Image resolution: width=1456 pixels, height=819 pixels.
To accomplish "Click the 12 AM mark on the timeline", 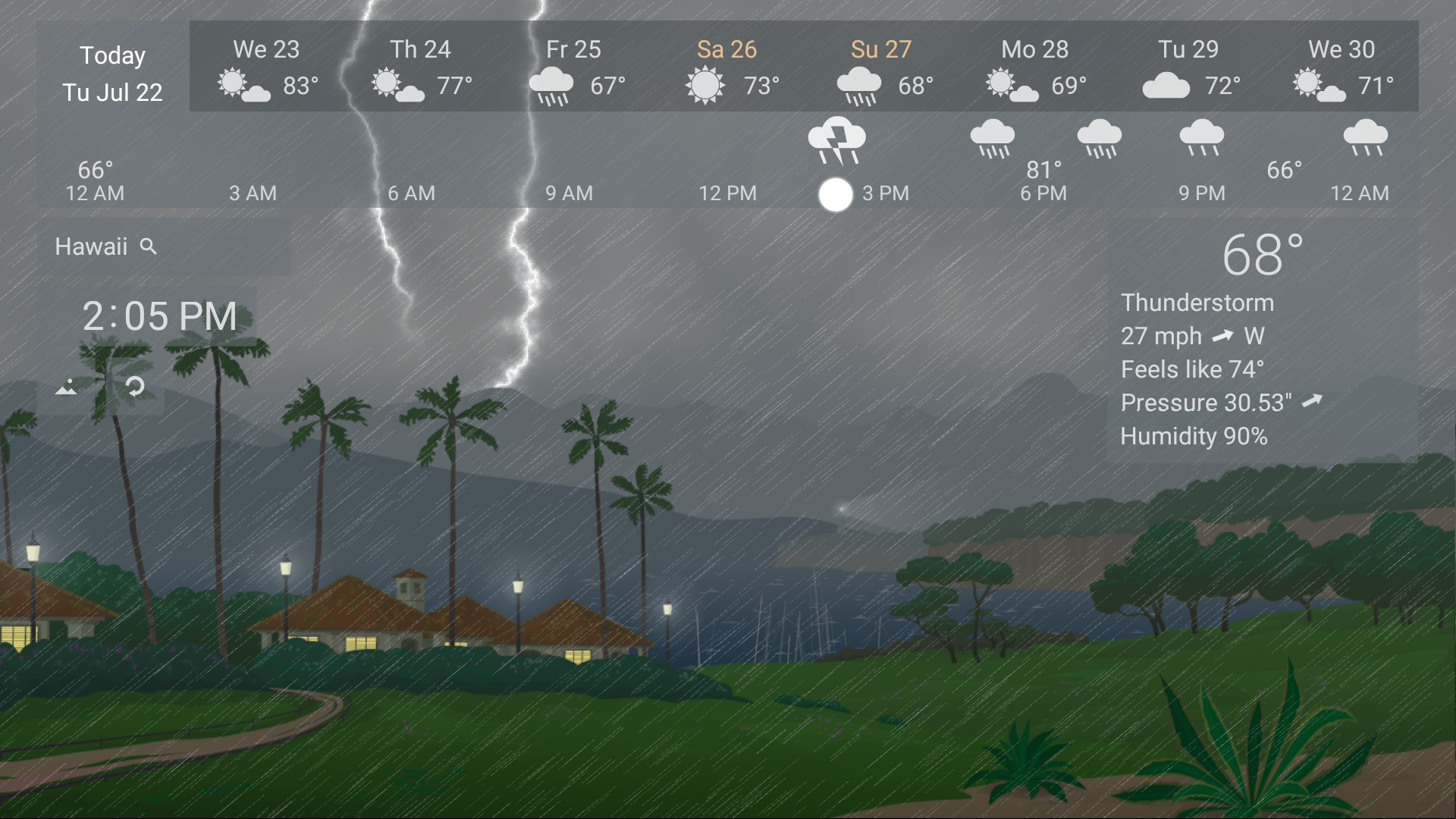I will pos(94,193).
